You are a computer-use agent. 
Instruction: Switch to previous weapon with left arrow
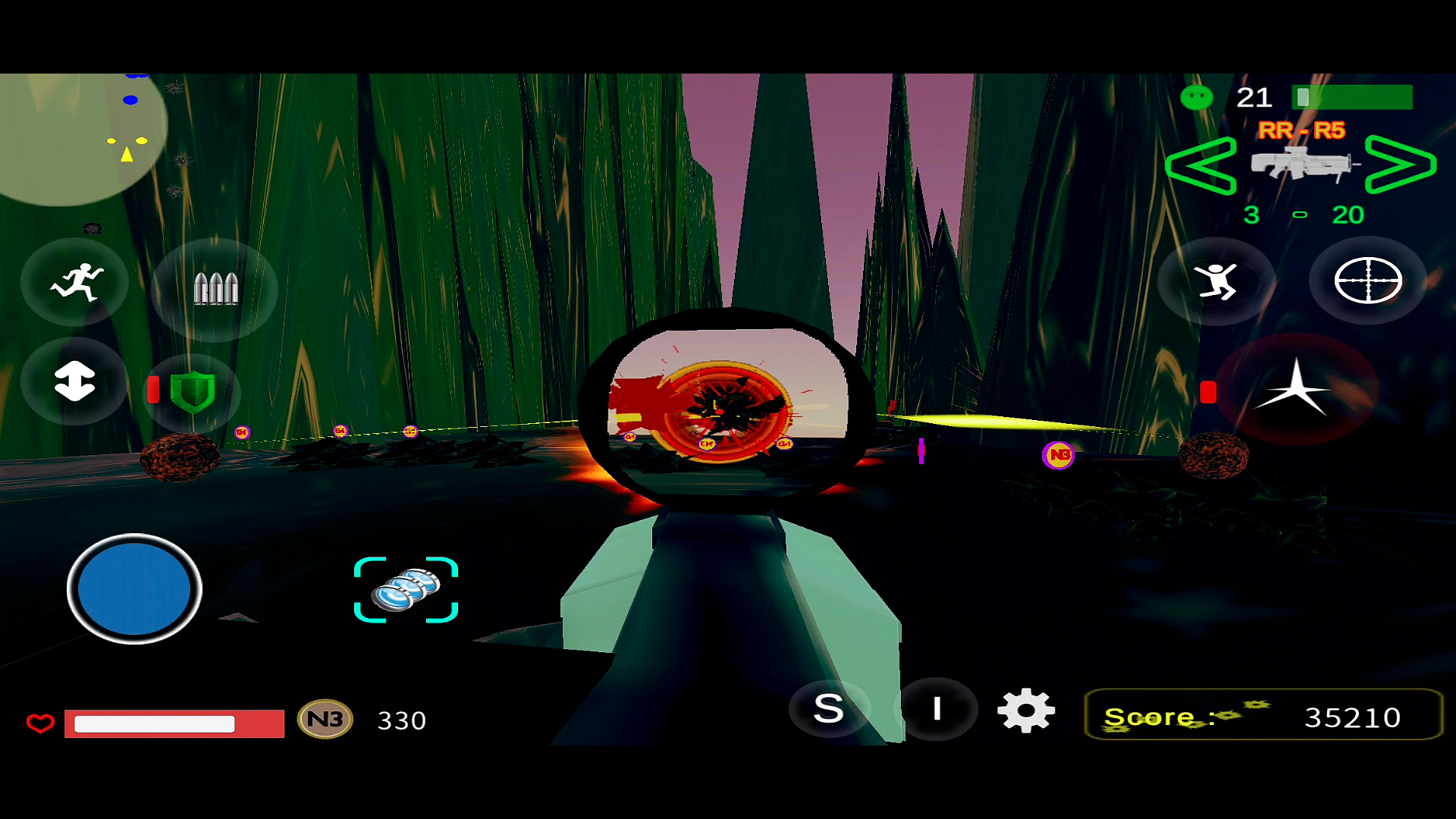click(x=1200, y=165)
